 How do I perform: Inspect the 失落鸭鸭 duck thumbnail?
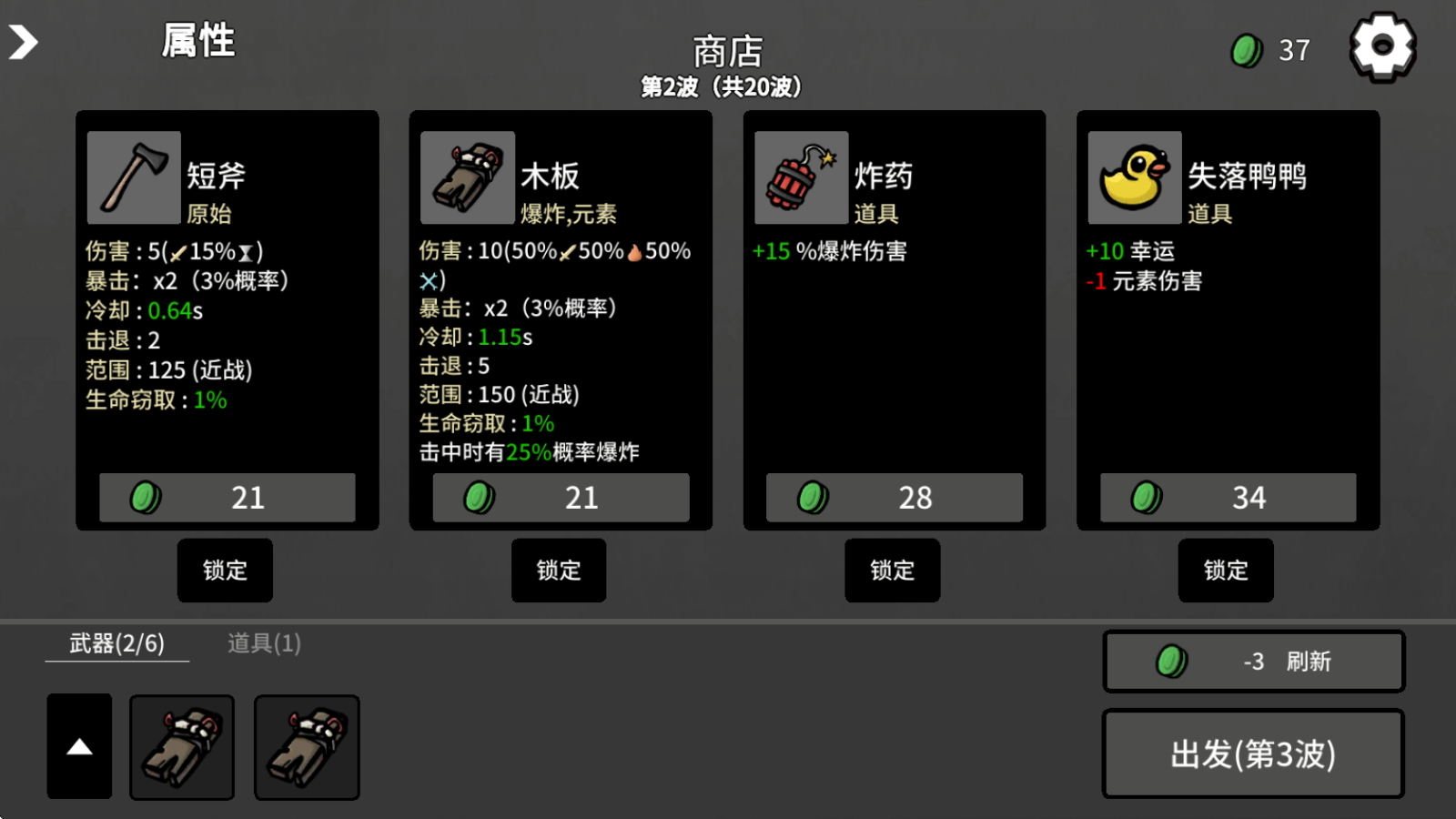click(x=1135, y=177)
